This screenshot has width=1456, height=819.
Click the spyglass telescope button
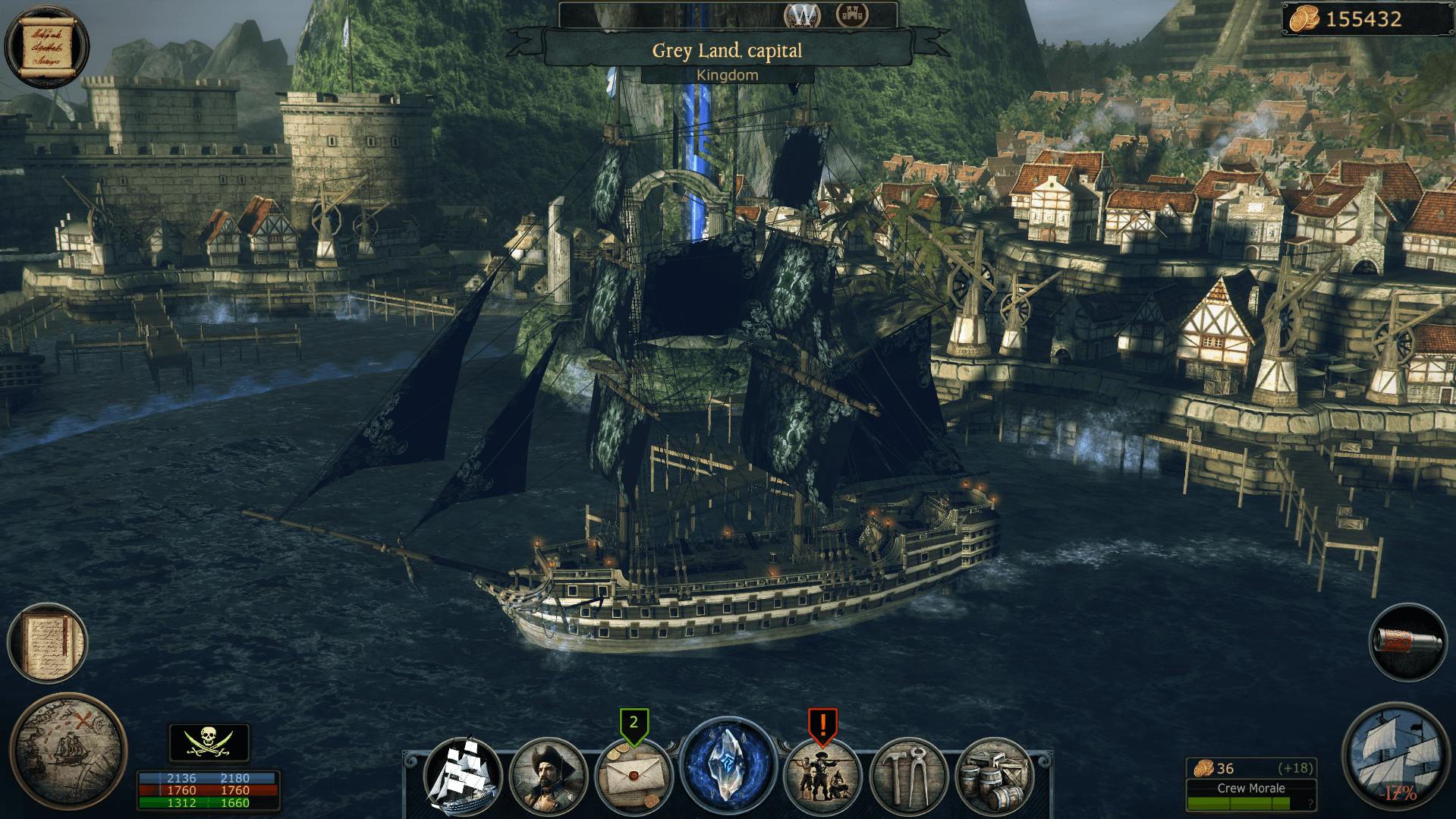1407,642
